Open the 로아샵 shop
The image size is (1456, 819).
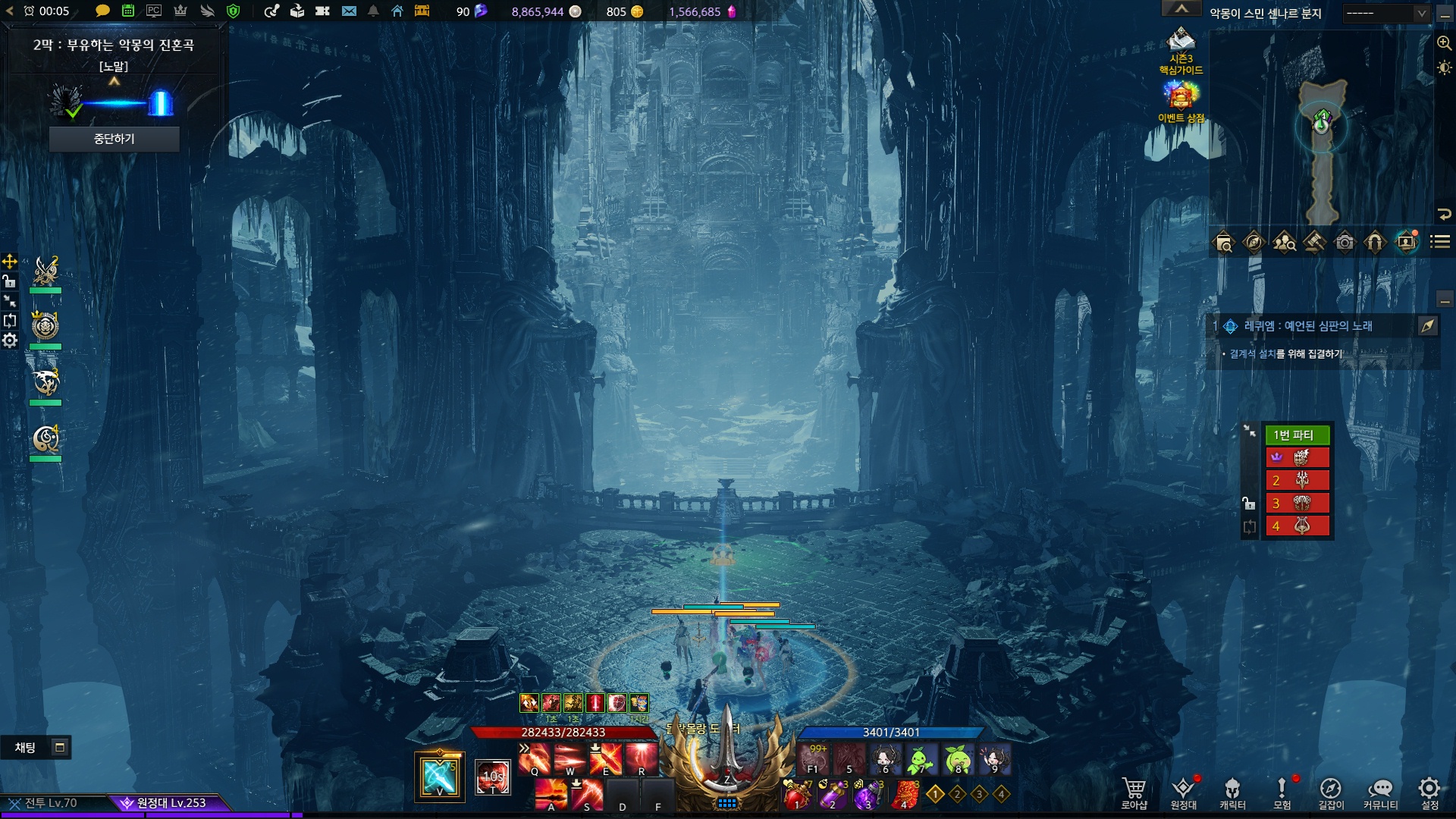[x=1134, y=792]
